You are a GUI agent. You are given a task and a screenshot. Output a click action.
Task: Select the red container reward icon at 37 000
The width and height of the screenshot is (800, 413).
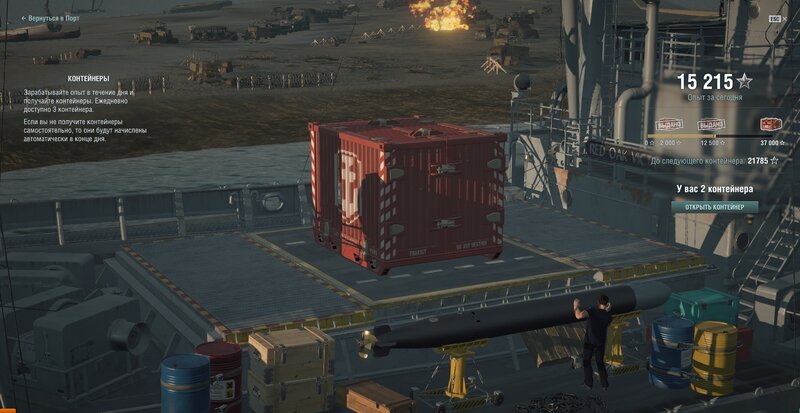click(x=771, y=124)
